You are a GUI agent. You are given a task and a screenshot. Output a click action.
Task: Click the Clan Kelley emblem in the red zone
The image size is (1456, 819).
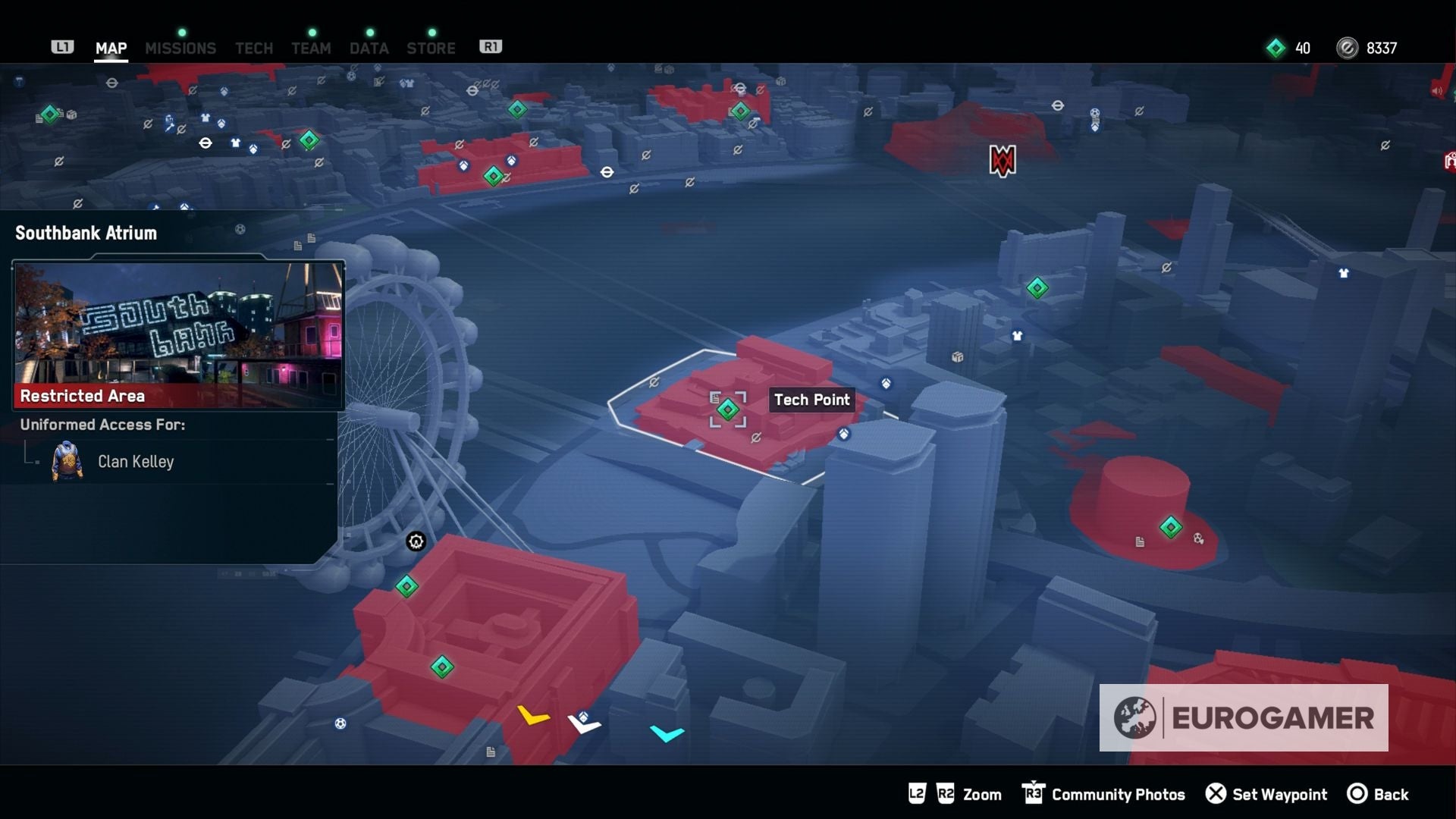pos(1001,161)
